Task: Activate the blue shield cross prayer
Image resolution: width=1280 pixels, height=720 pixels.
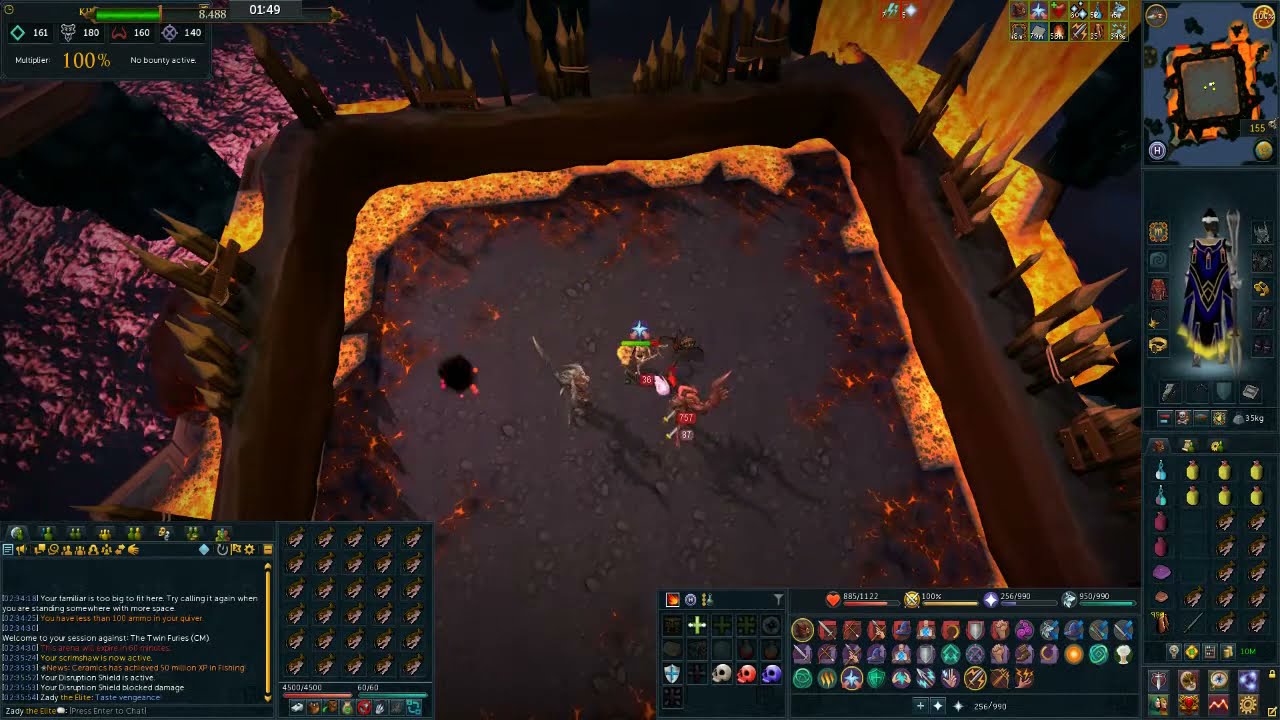Action: pyautogui.click(x=672, y=674)
